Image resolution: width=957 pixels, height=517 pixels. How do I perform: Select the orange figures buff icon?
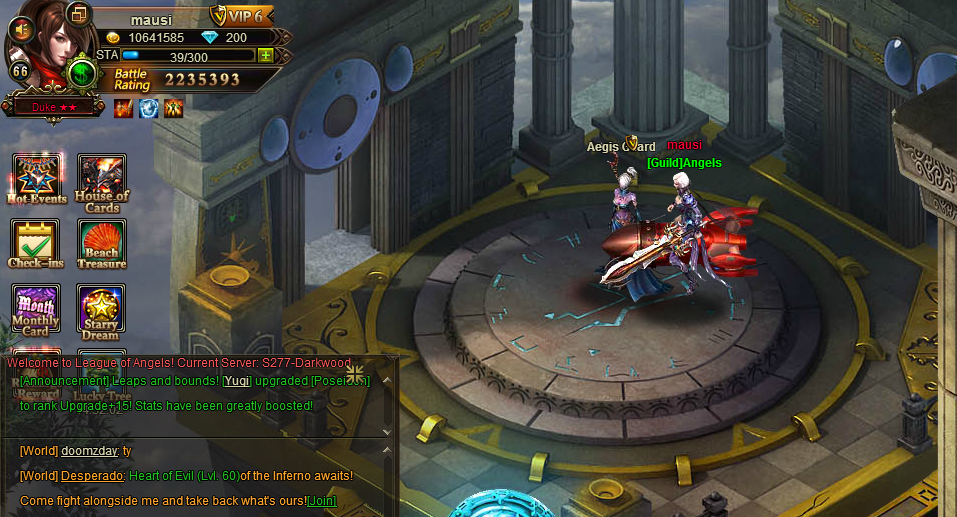coord(173,107)
